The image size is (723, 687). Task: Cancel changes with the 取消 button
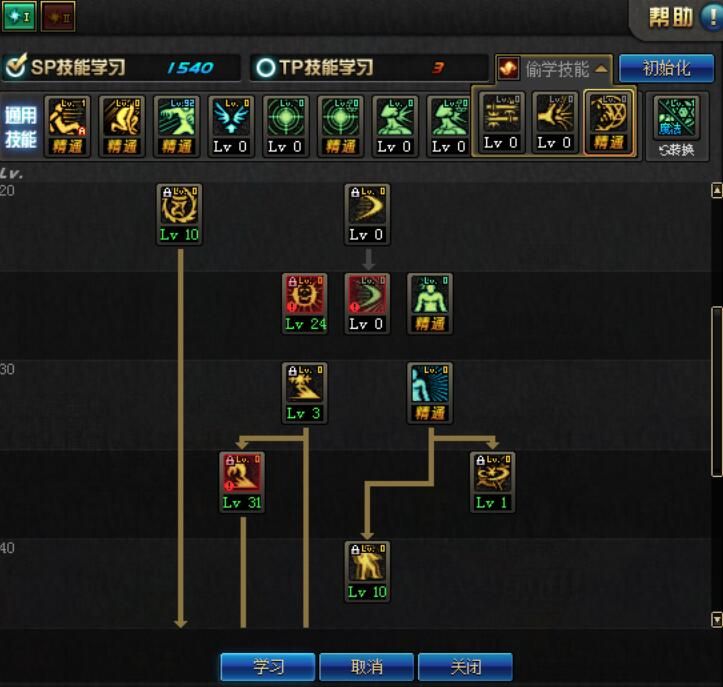coord(365,667)
